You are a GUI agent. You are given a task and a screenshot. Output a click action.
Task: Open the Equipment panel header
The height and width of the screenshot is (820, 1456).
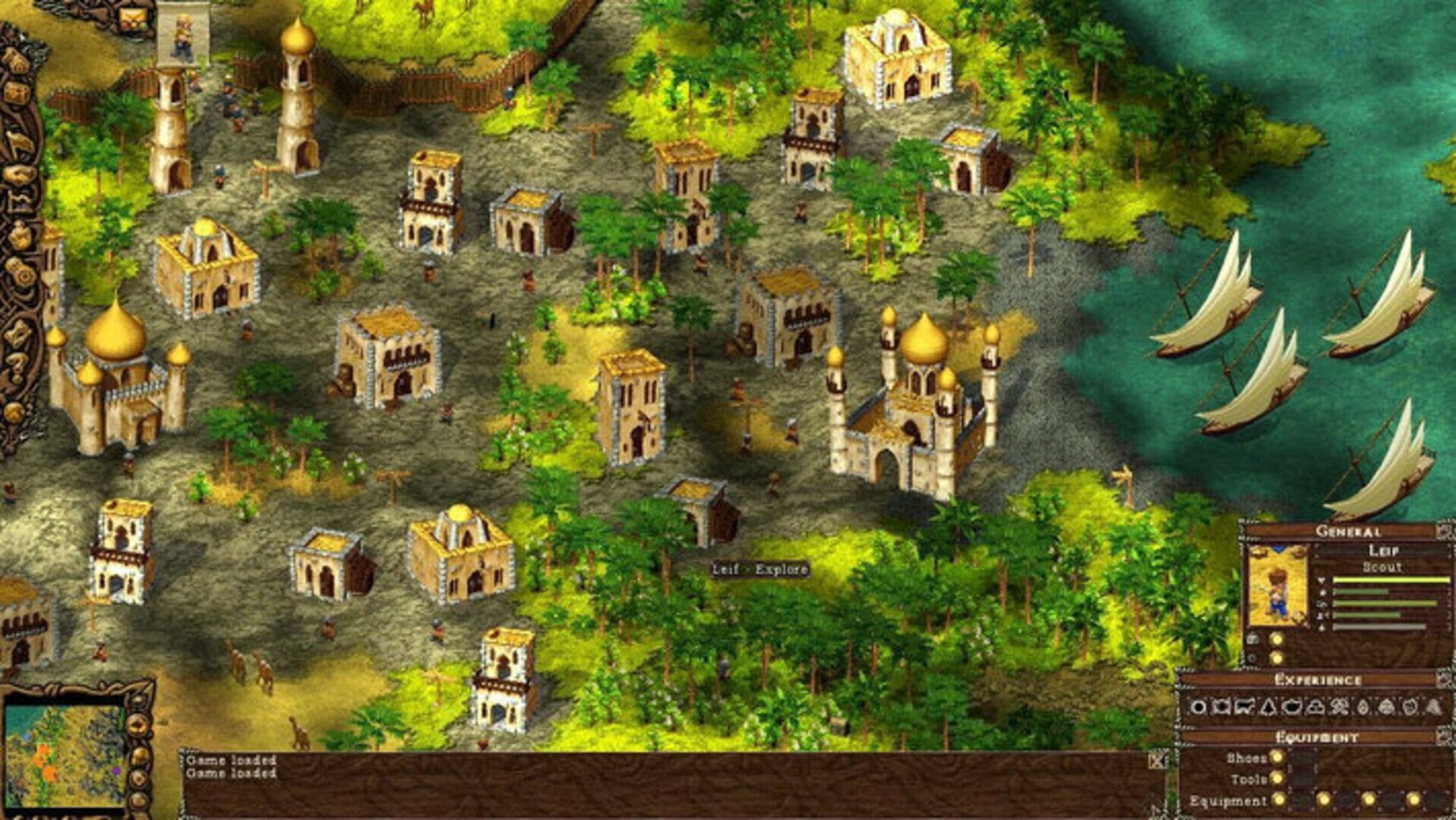(x=1316, y=737)
